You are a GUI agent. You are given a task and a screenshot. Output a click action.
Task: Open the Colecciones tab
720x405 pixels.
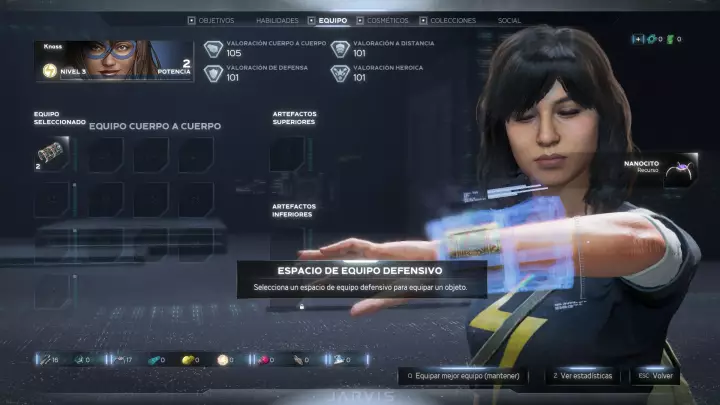coord(452,20)
